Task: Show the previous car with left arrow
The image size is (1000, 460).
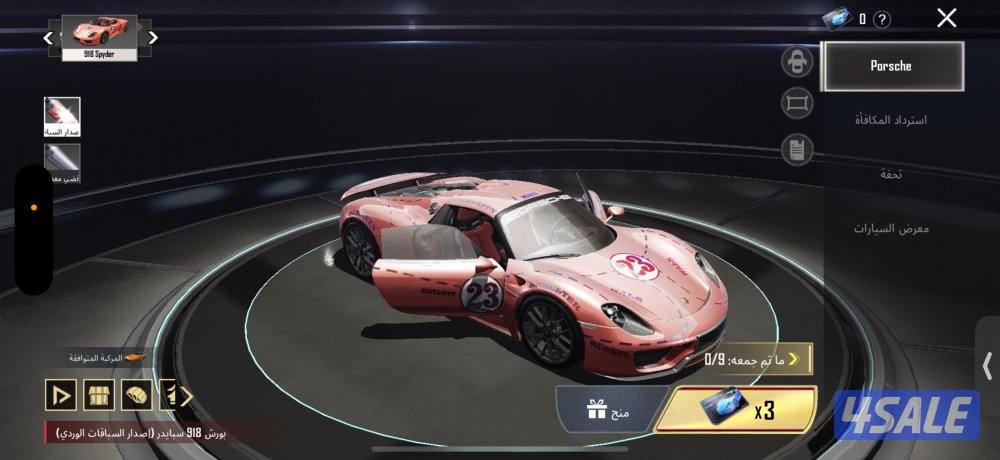Action: coord(48,38)
